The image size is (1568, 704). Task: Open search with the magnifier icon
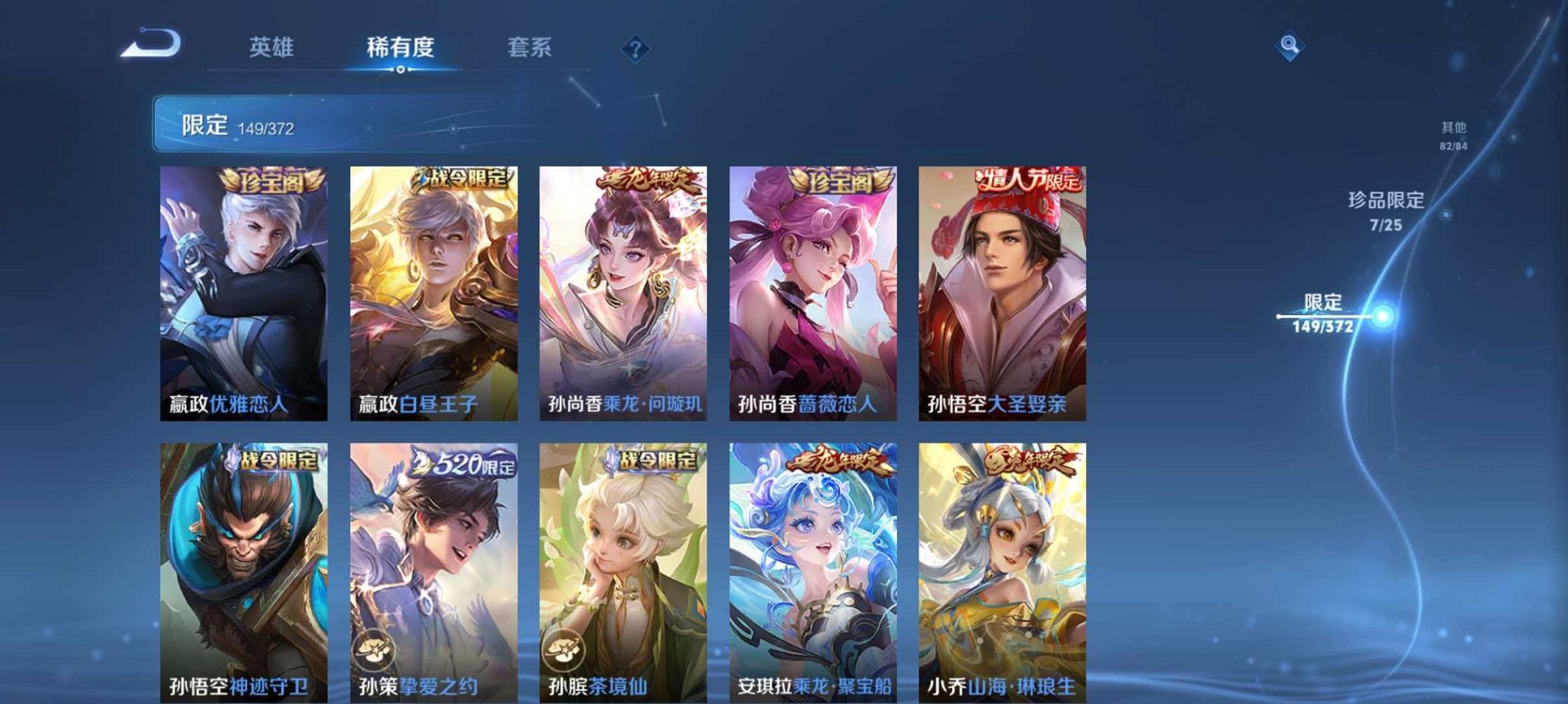pyautogui.click(x=1291, y=46)
